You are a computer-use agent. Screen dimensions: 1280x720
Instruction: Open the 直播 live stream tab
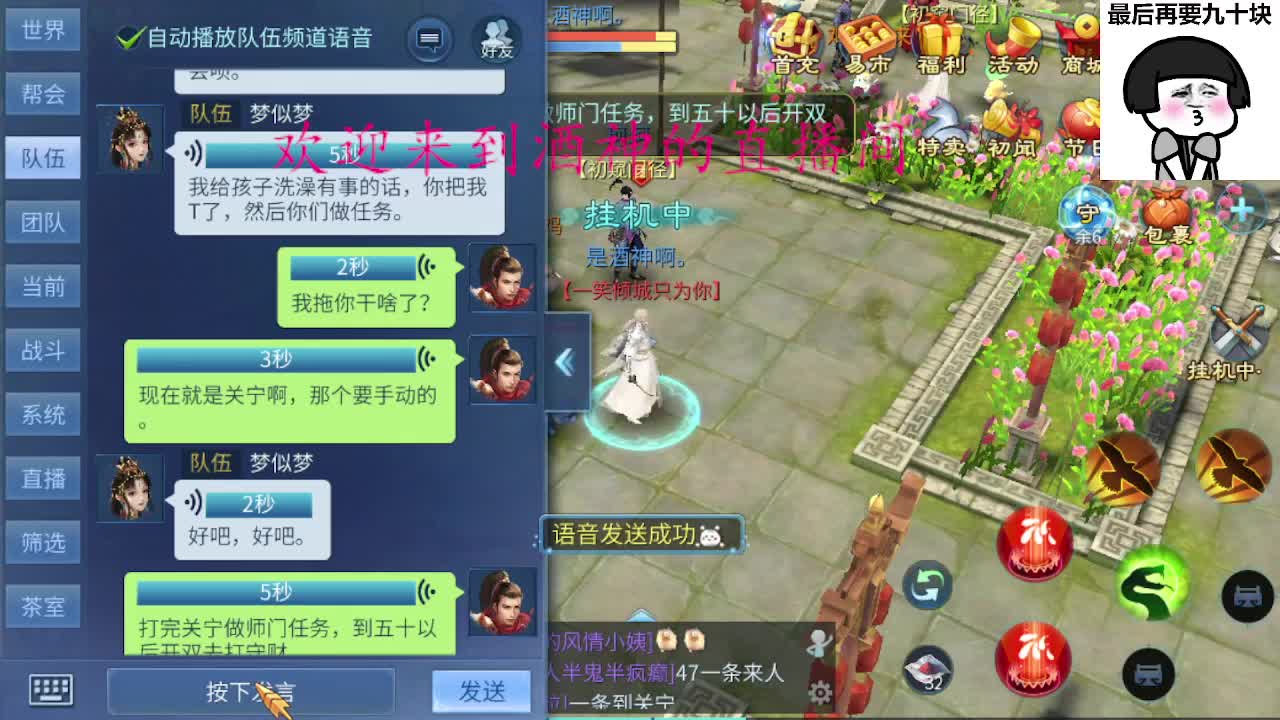tap(43, 479)
